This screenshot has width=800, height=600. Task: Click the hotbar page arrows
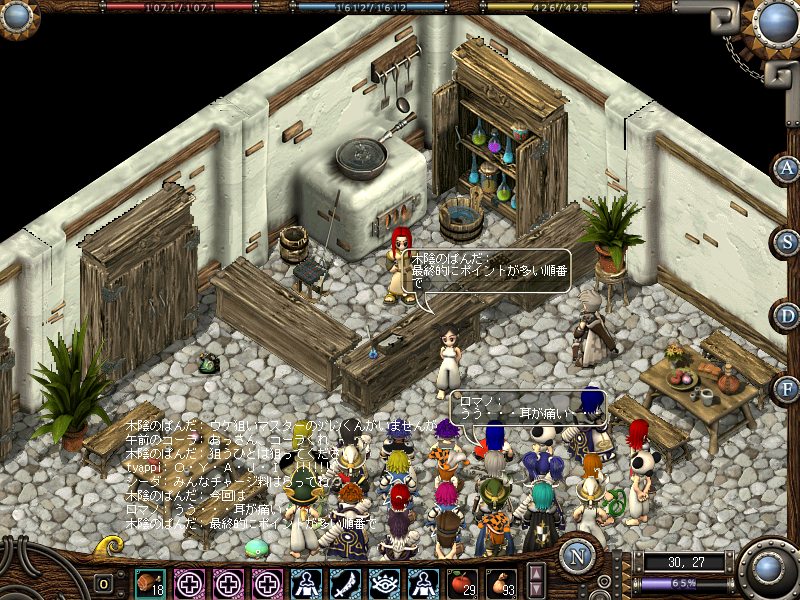(x=536, y=582)
